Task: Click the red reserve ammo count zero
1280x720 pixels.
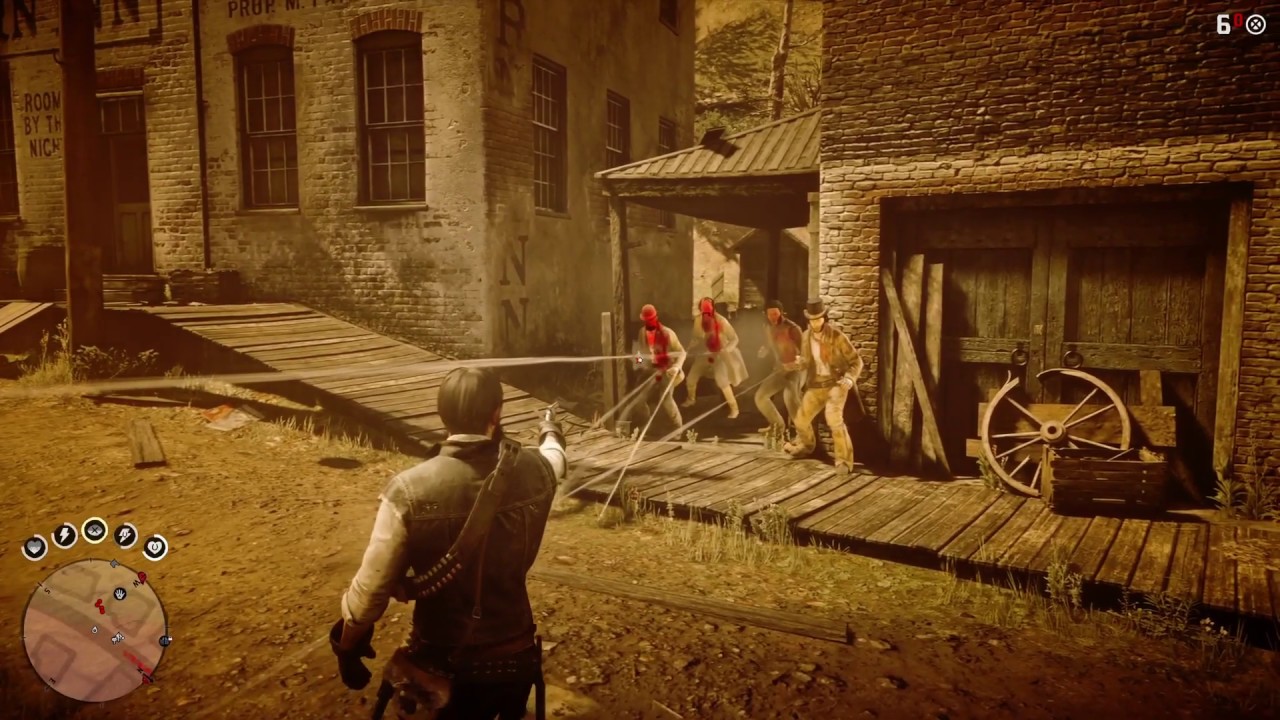Action: (1239, 20)
